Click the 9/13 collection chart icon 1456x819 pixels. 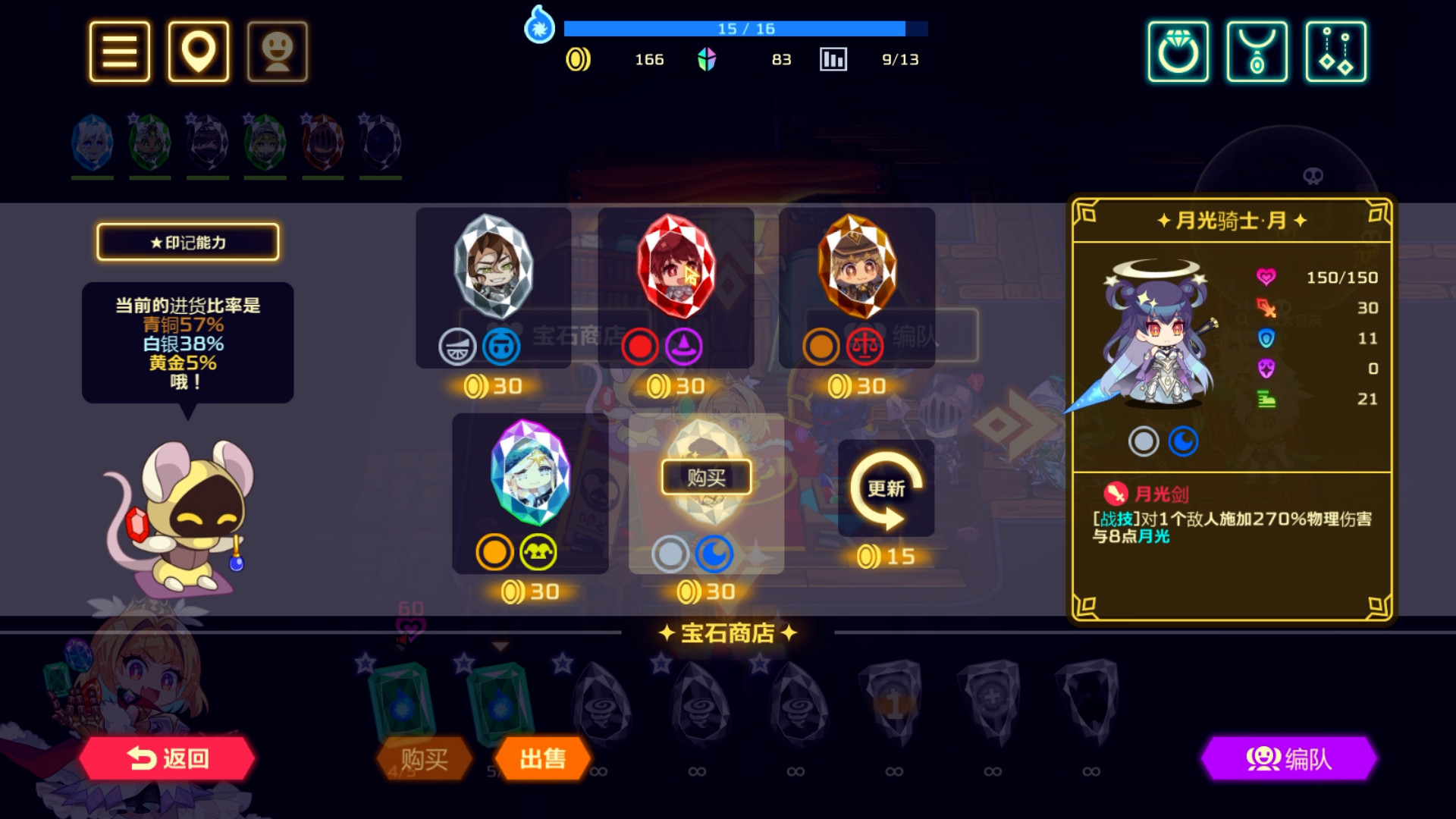click(x=831, y=59)
